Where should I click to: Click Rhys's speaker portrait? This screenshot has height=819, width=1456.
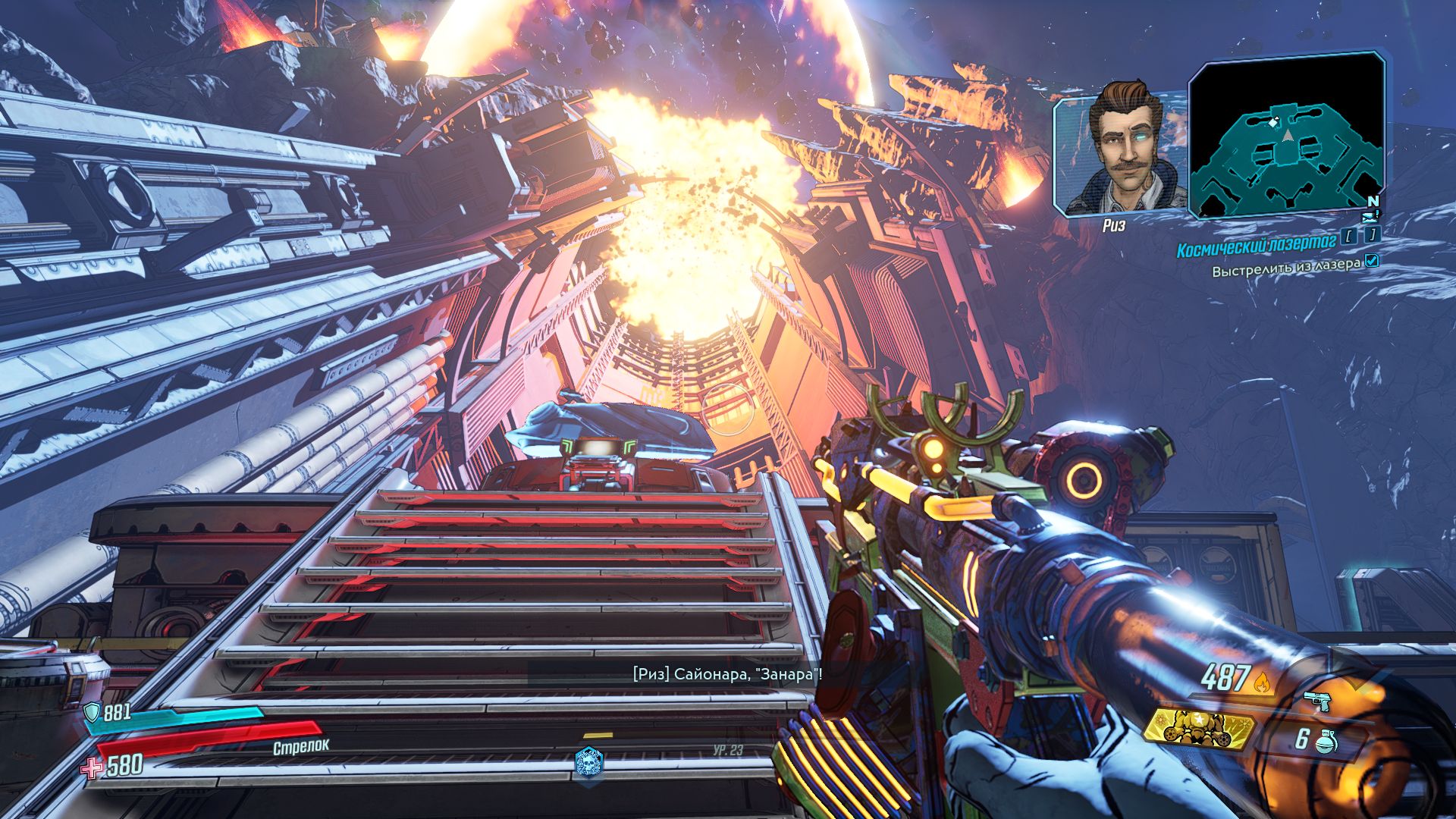[x=1119, y=150]
